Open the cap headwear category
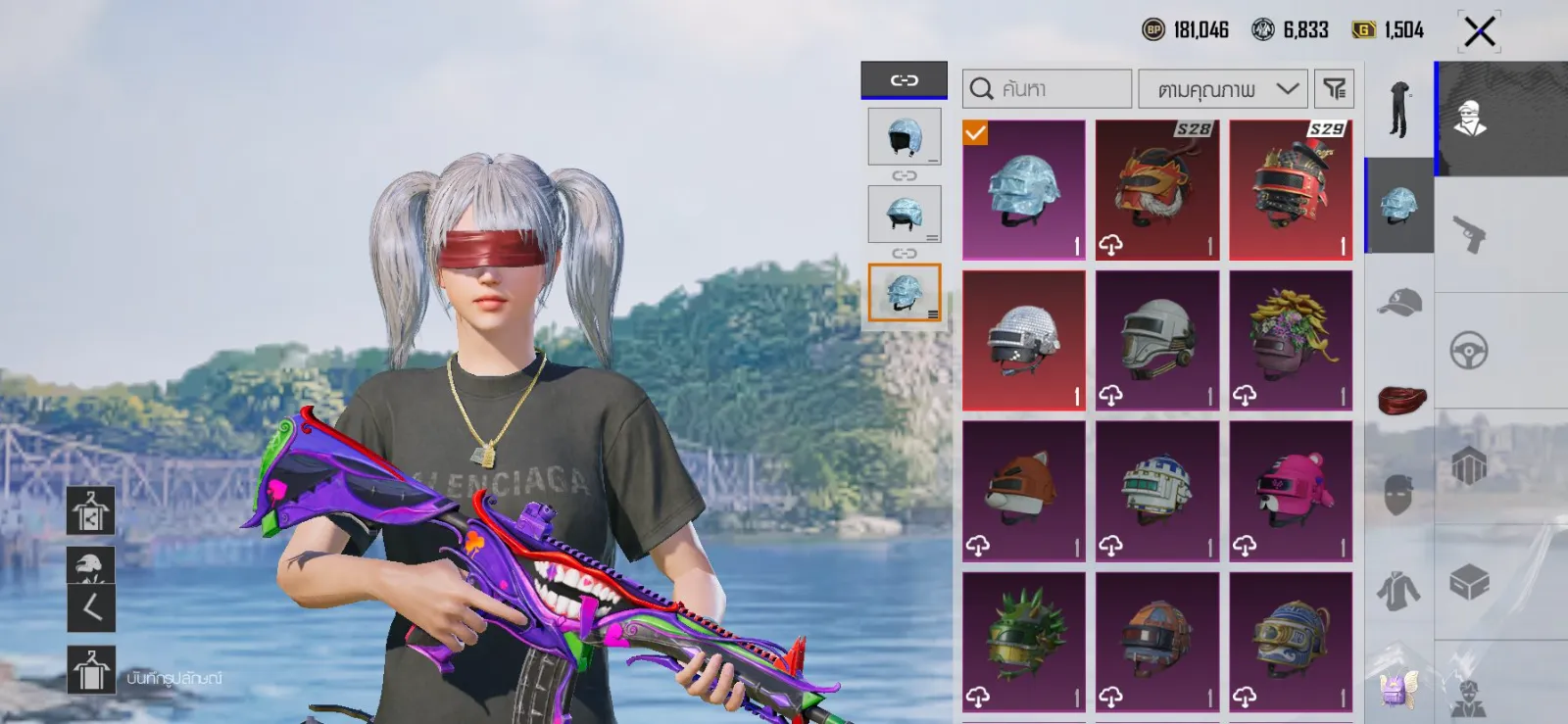The height and width of the screenshot is (724, 1568). pos(1399,303)
